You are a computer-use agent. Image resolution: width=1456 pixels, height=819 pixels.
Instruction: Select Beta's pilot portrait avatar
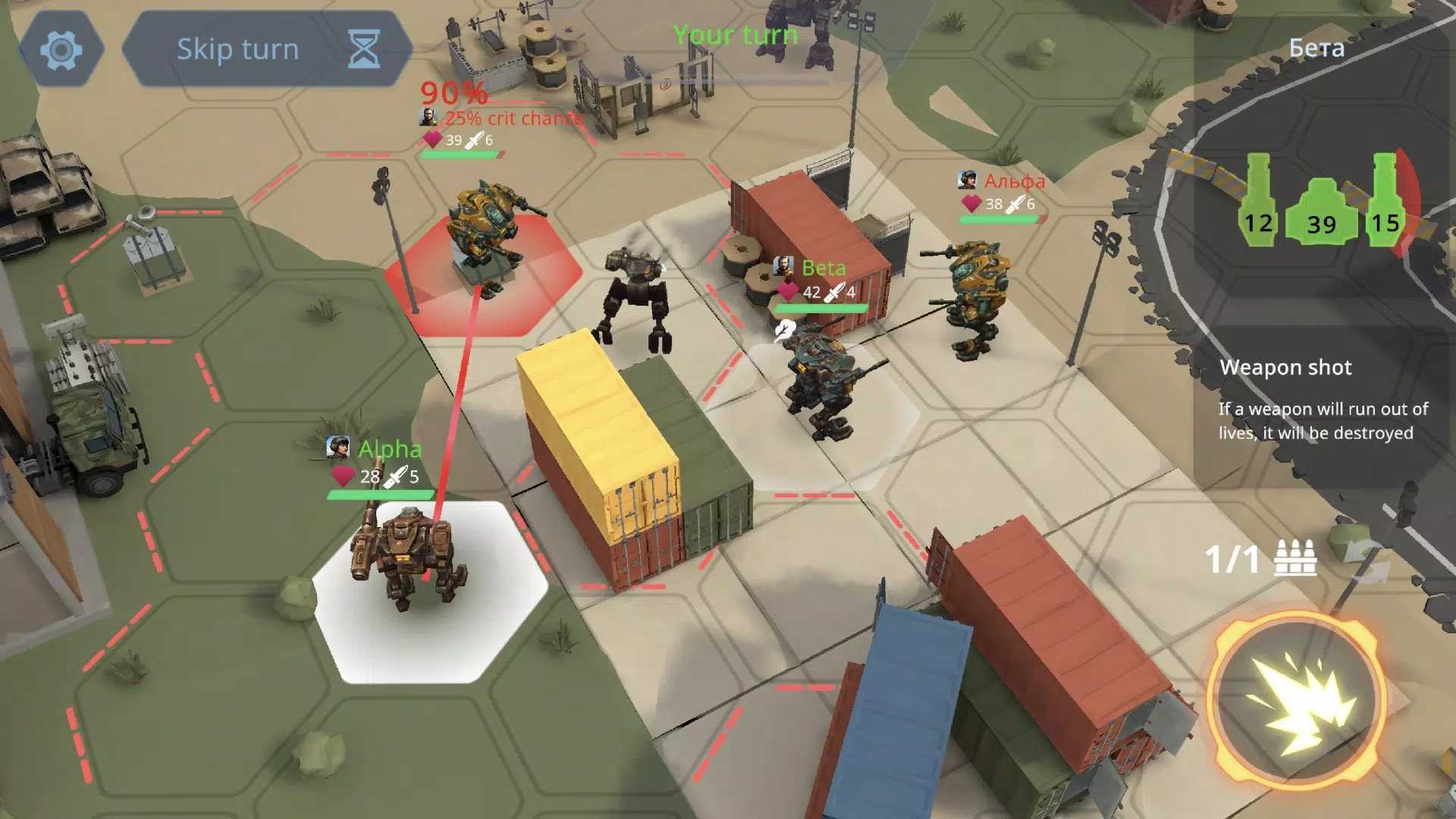coord(783,267)
